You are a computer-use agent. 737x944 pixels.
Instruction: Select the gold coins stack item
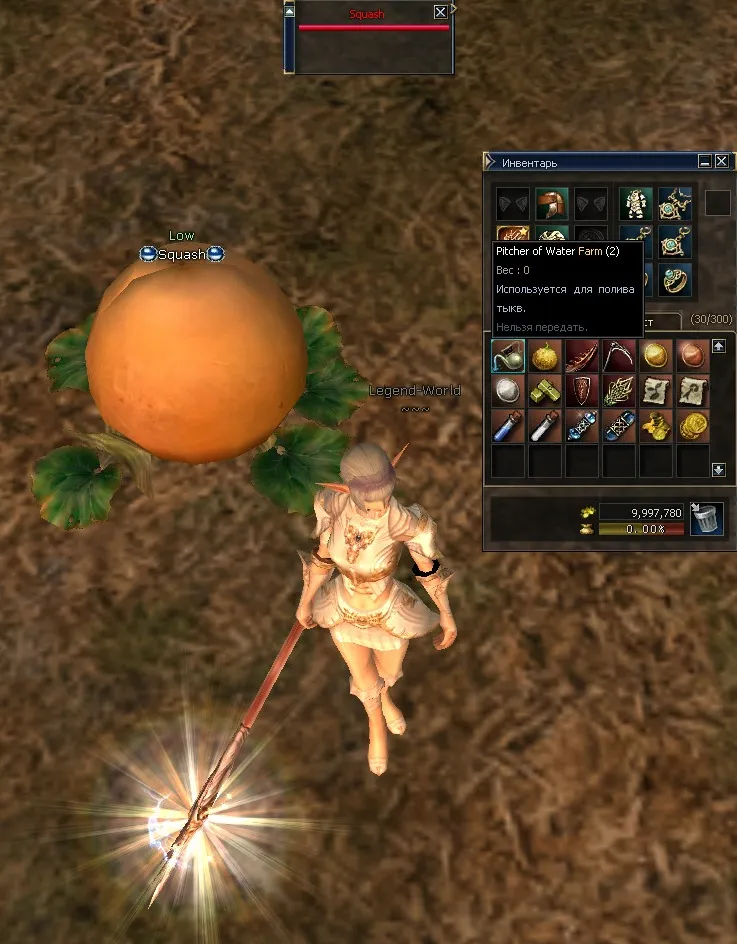693,425
